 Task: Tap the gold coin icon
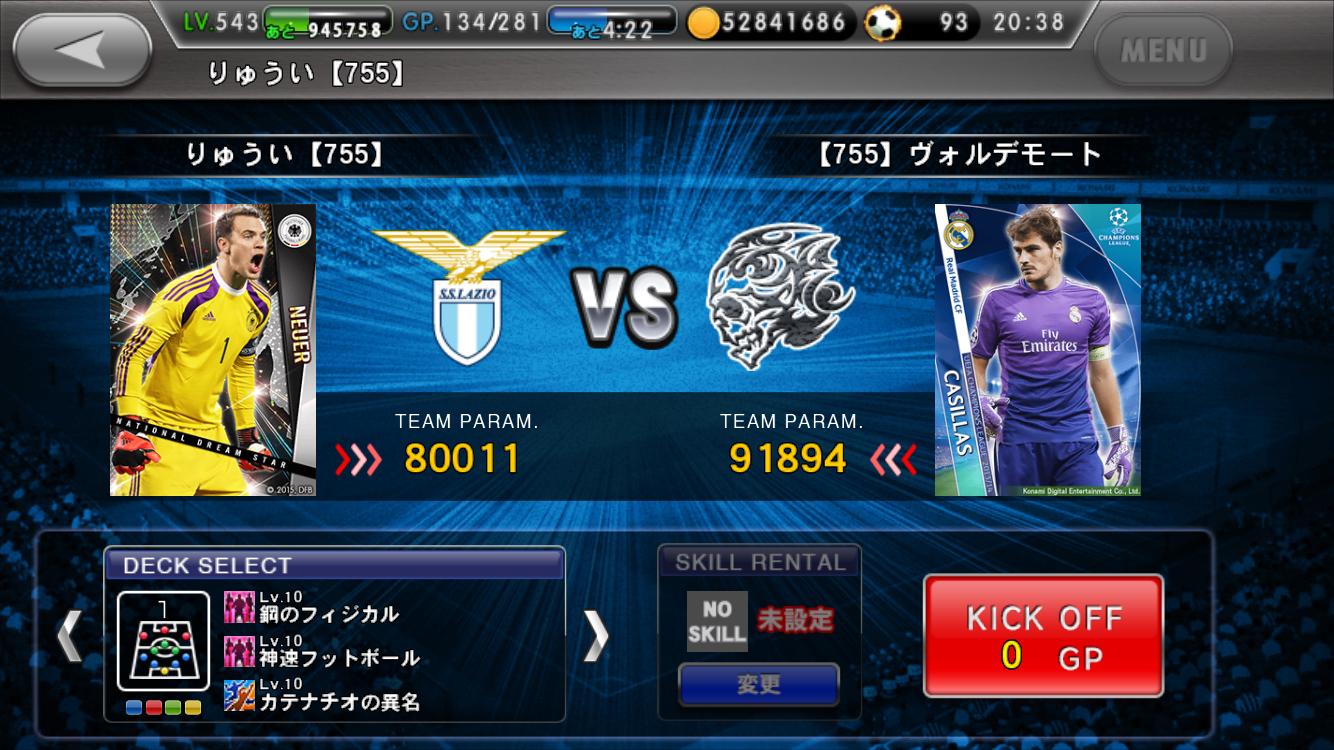coord(704,23)
